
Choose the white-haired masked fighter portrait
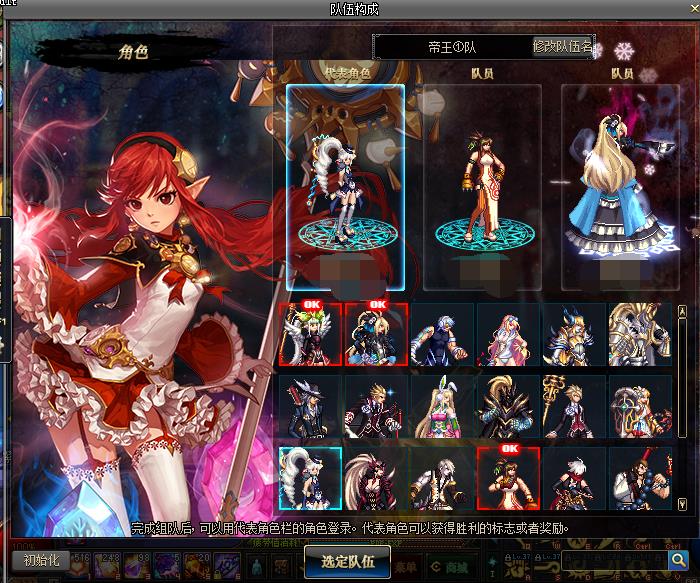442,335
